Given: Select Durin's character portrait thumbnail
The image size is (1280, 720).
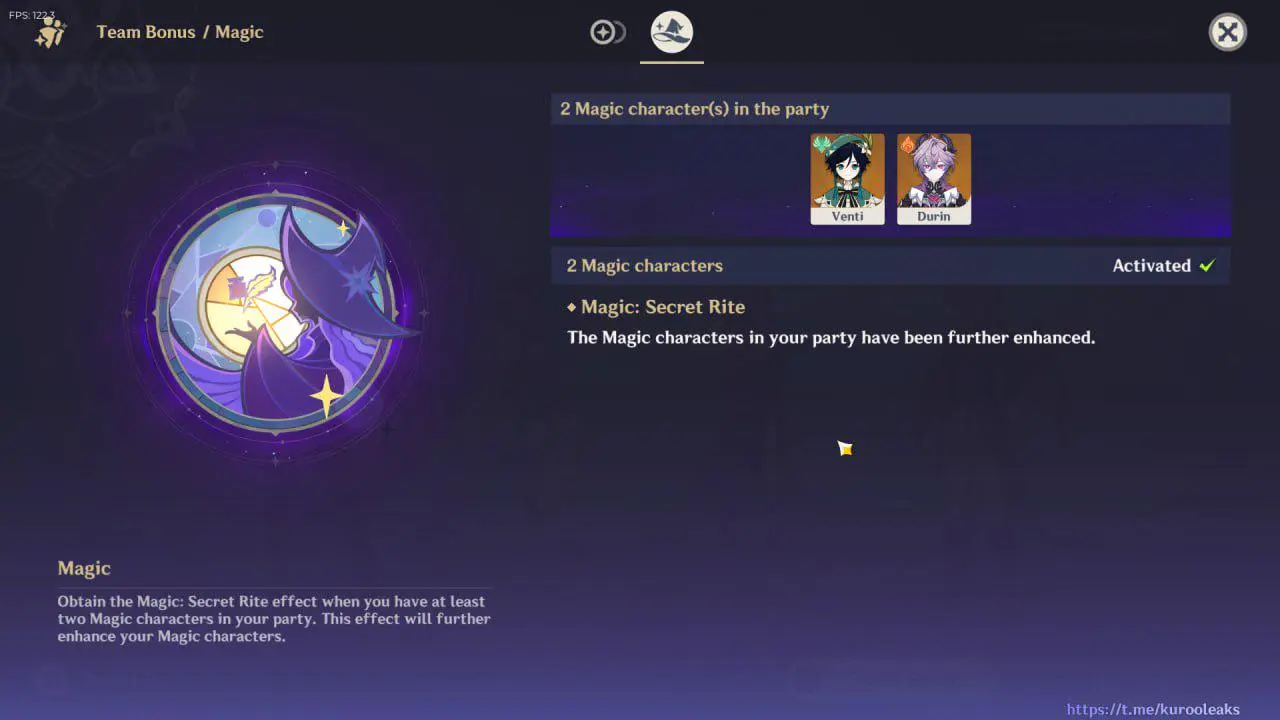Looking at the screenshot, I should (x=933, y=178).
